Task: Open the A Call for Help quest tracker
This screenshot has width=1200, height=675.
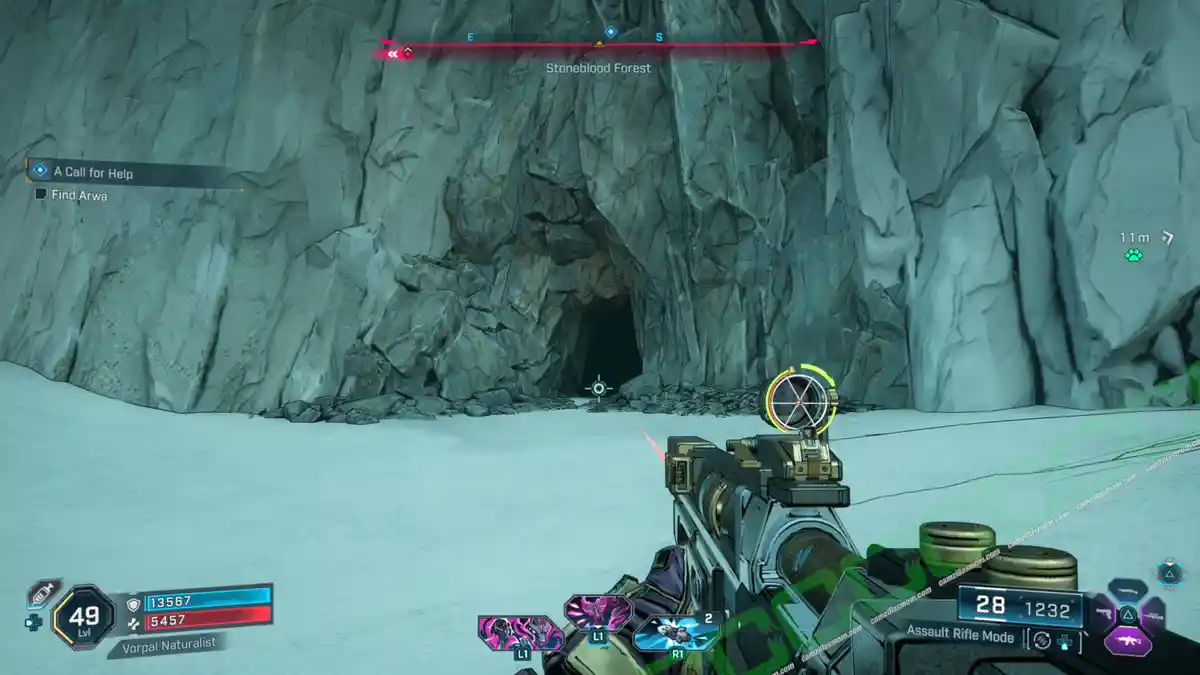Action: point(92,172)
